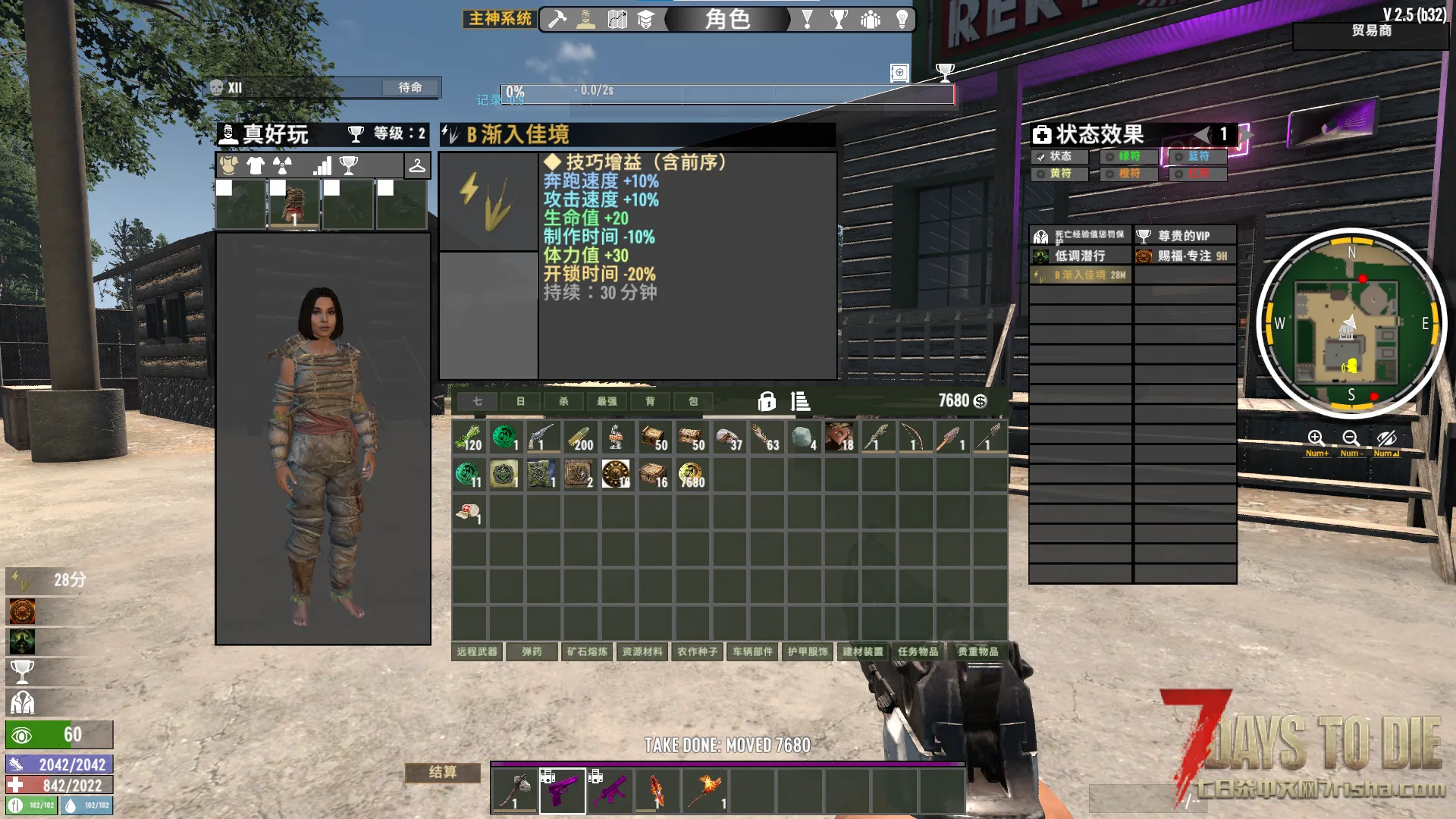Select the 弹药 category filter
The height and width of the screenshot is (819, 1456).
(532, 651)
